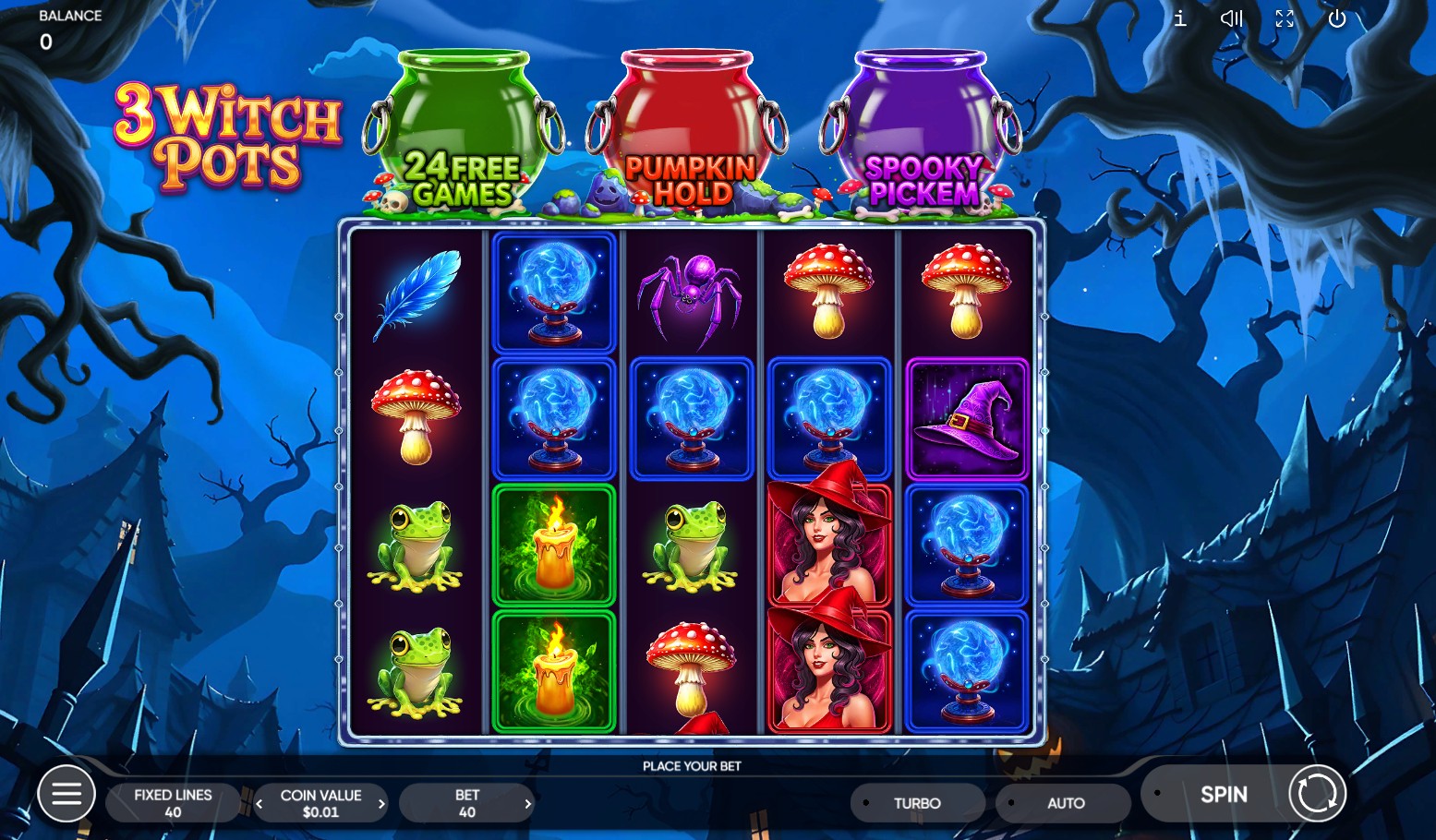Click the power exit icon

1336,18
